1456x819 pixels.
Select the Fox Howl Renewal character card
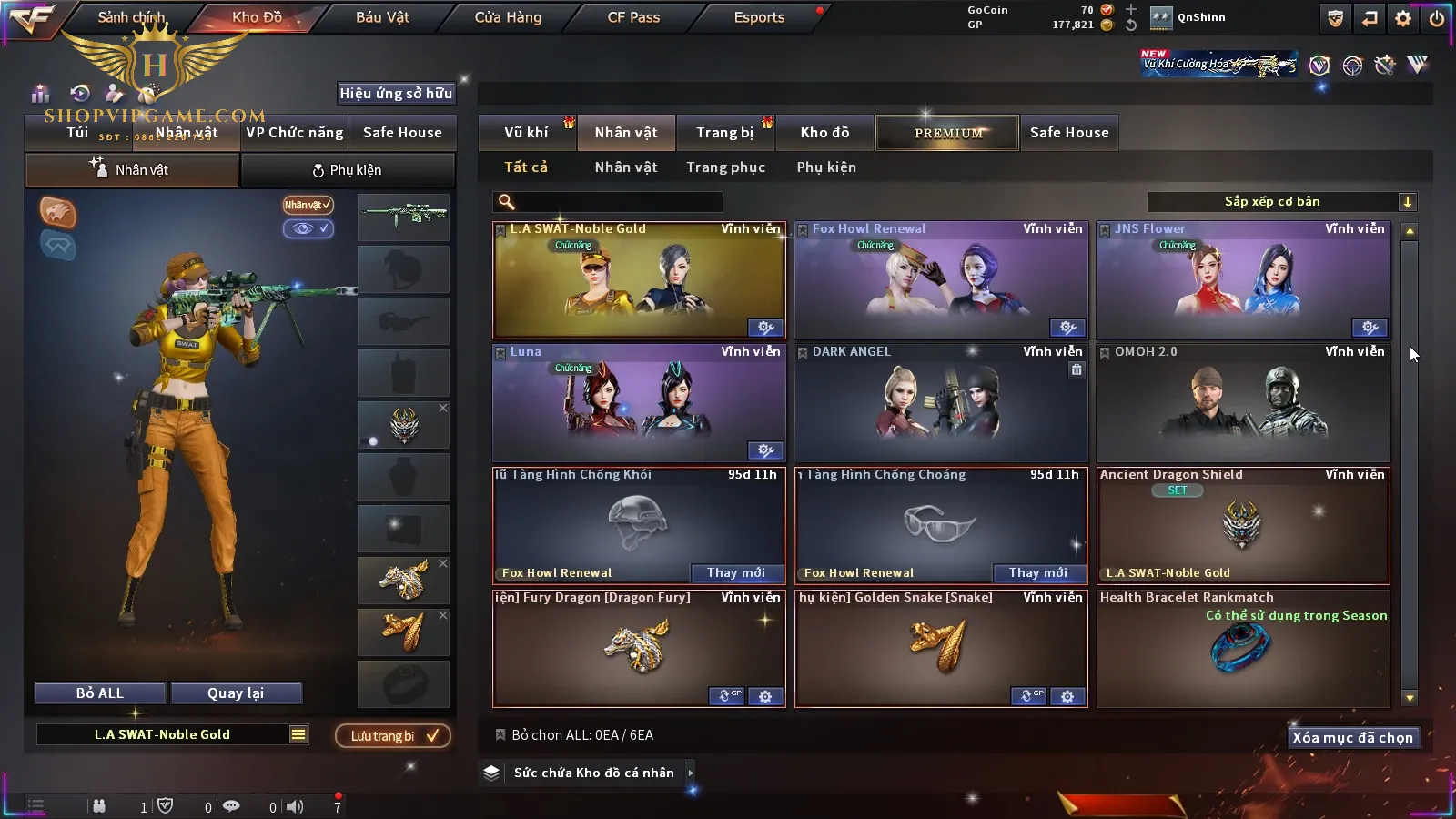point(941,282)
